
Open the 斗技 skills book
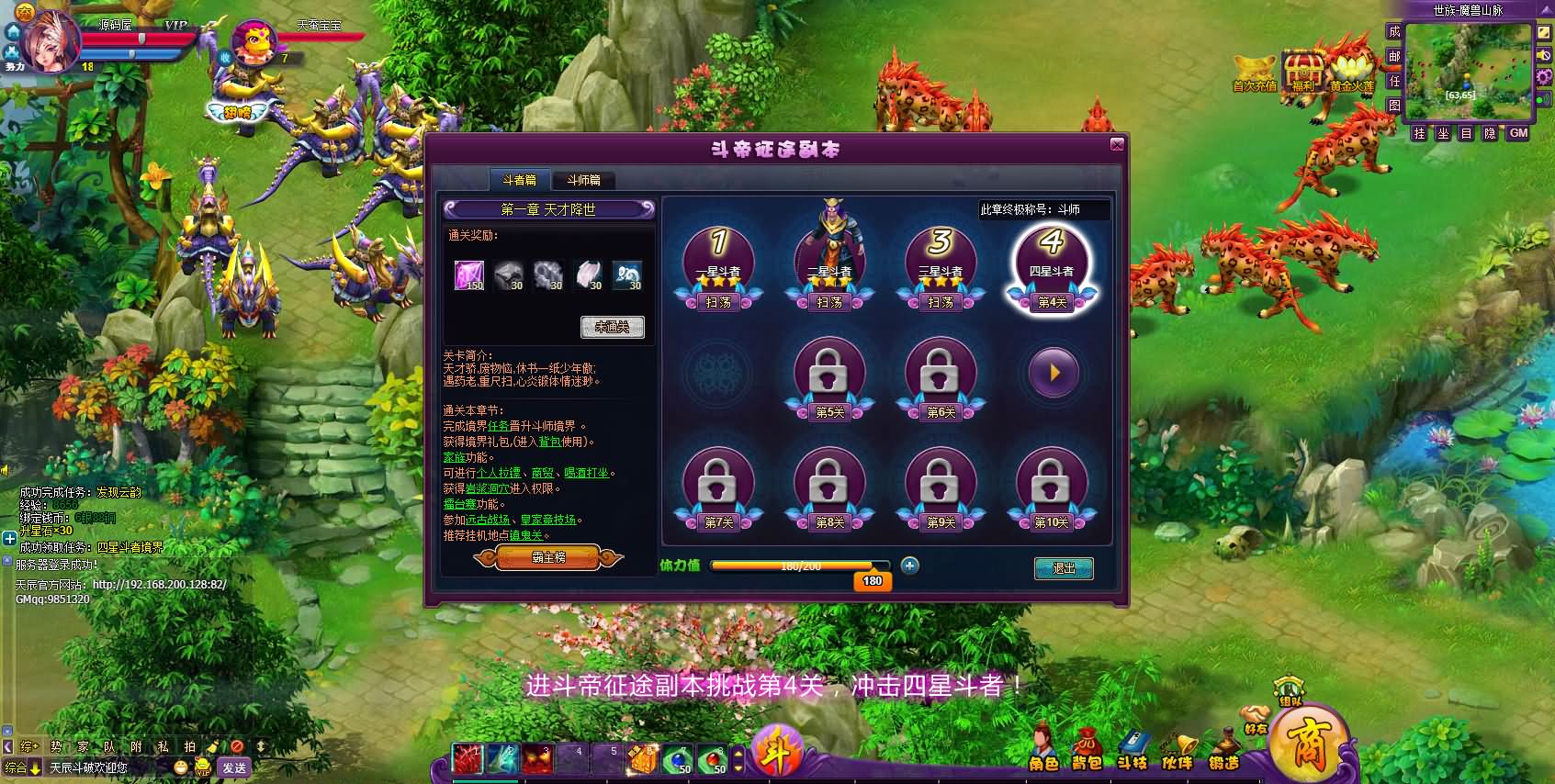[1132, 750]
